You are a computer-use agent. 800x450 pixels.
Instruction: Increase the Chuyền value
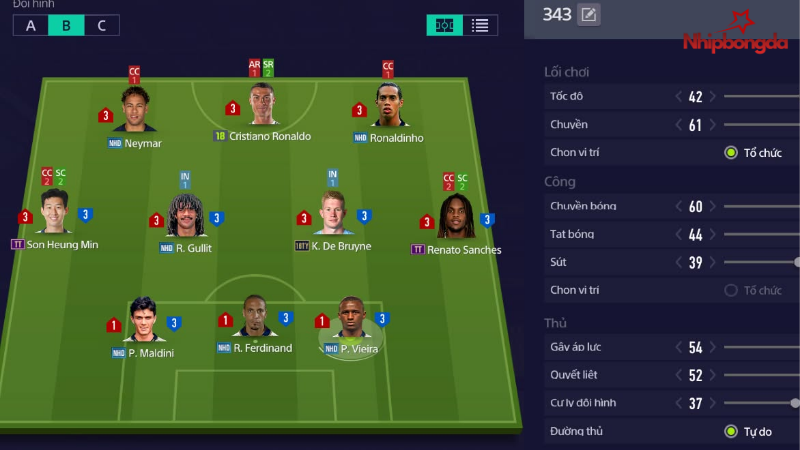click(x=713, y=125)
